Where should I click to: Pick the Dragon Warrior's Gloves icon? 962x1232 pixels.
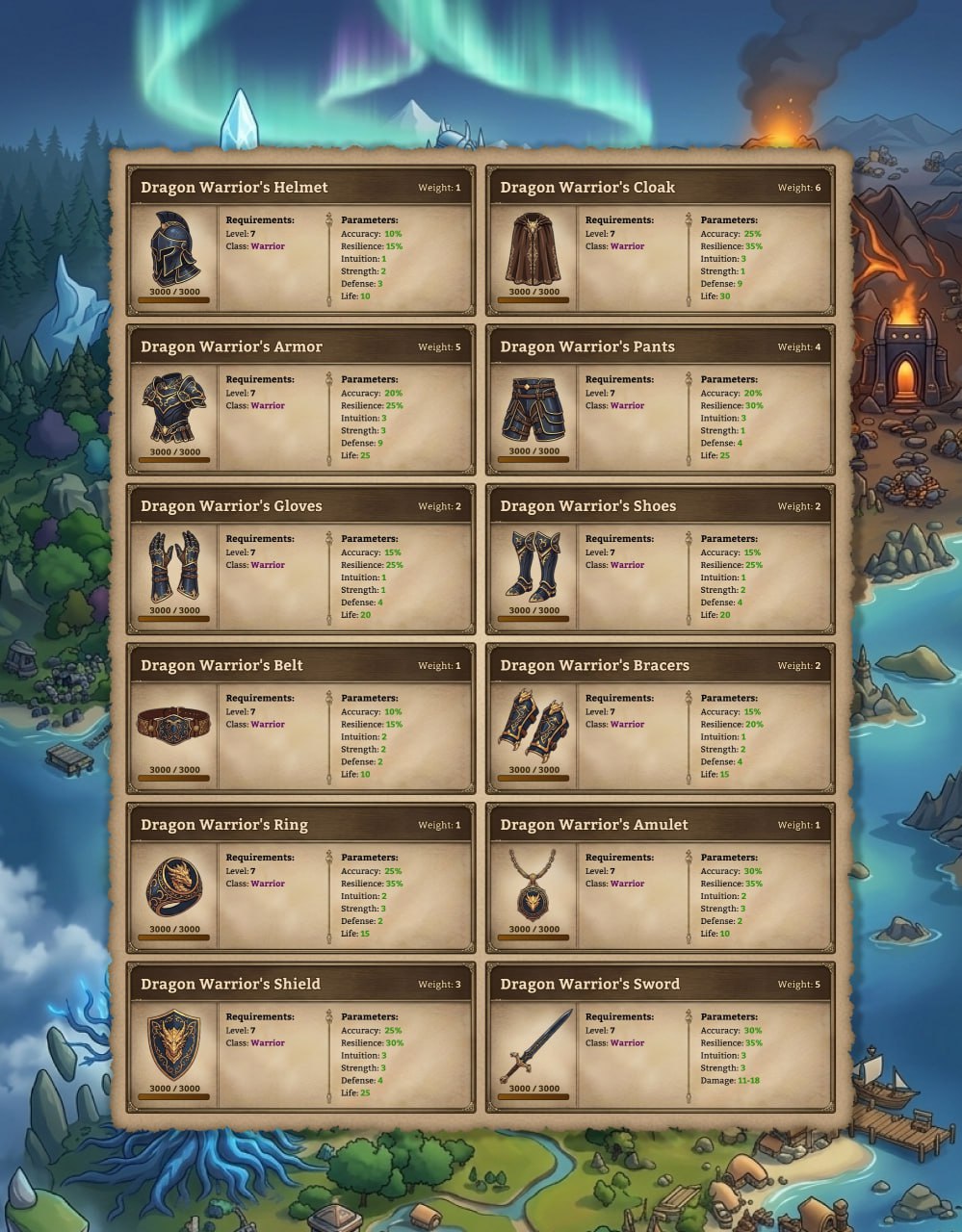174,567
